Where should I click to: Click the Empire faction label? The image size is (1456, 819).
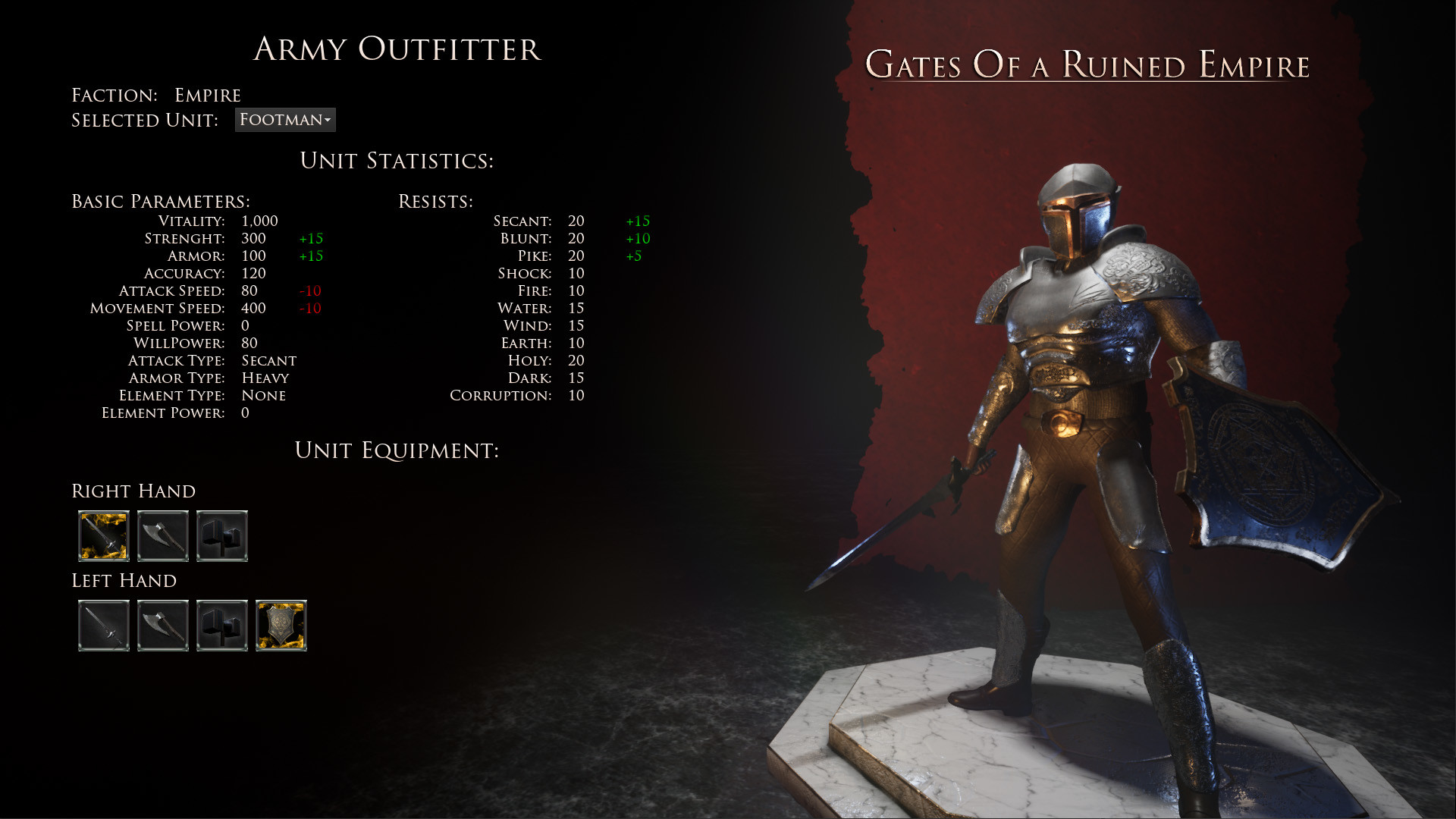click(x=207, y=94)
